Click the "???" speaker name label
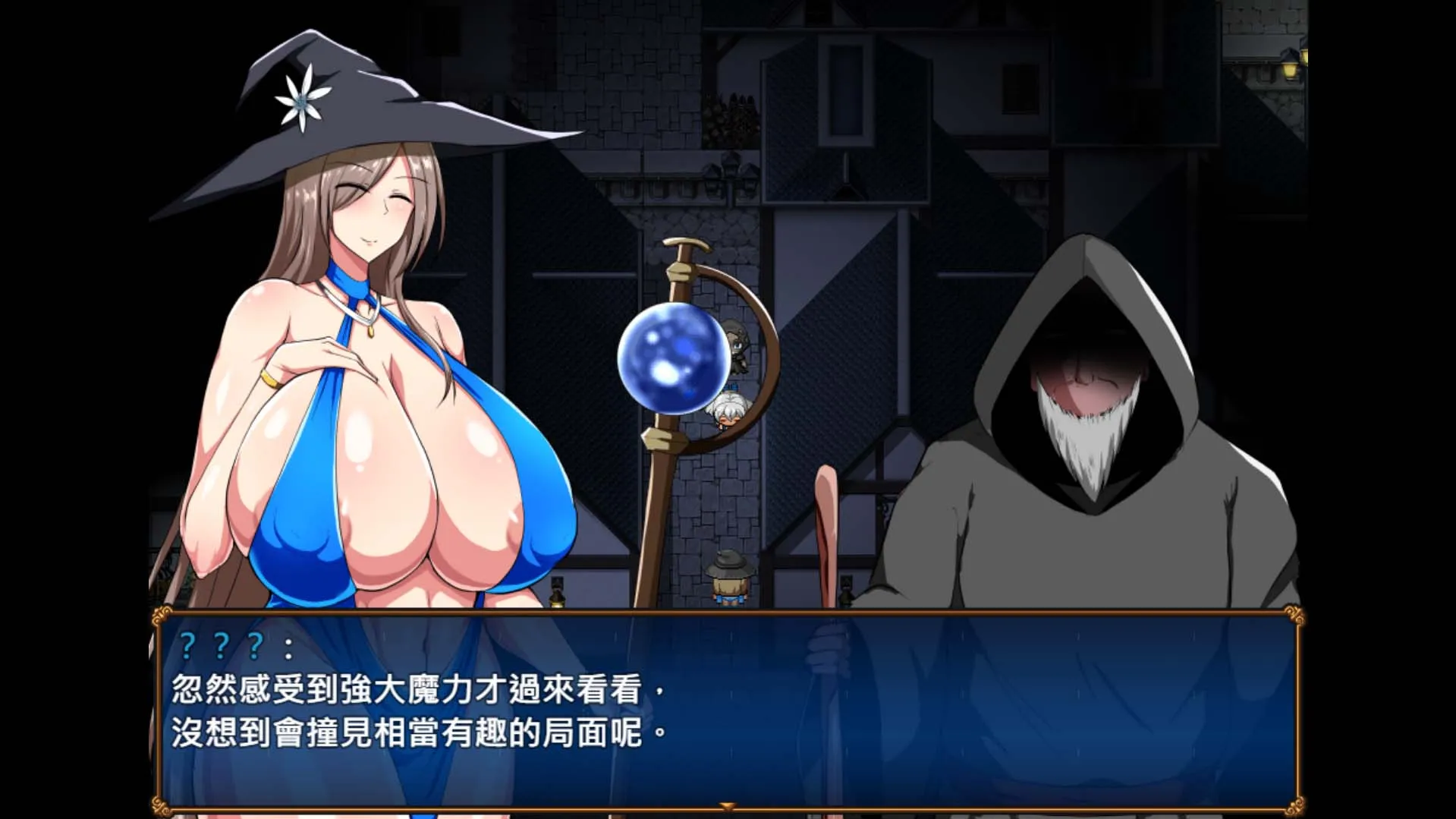This screenshot has height=819, width=1456. pos(220,646)
